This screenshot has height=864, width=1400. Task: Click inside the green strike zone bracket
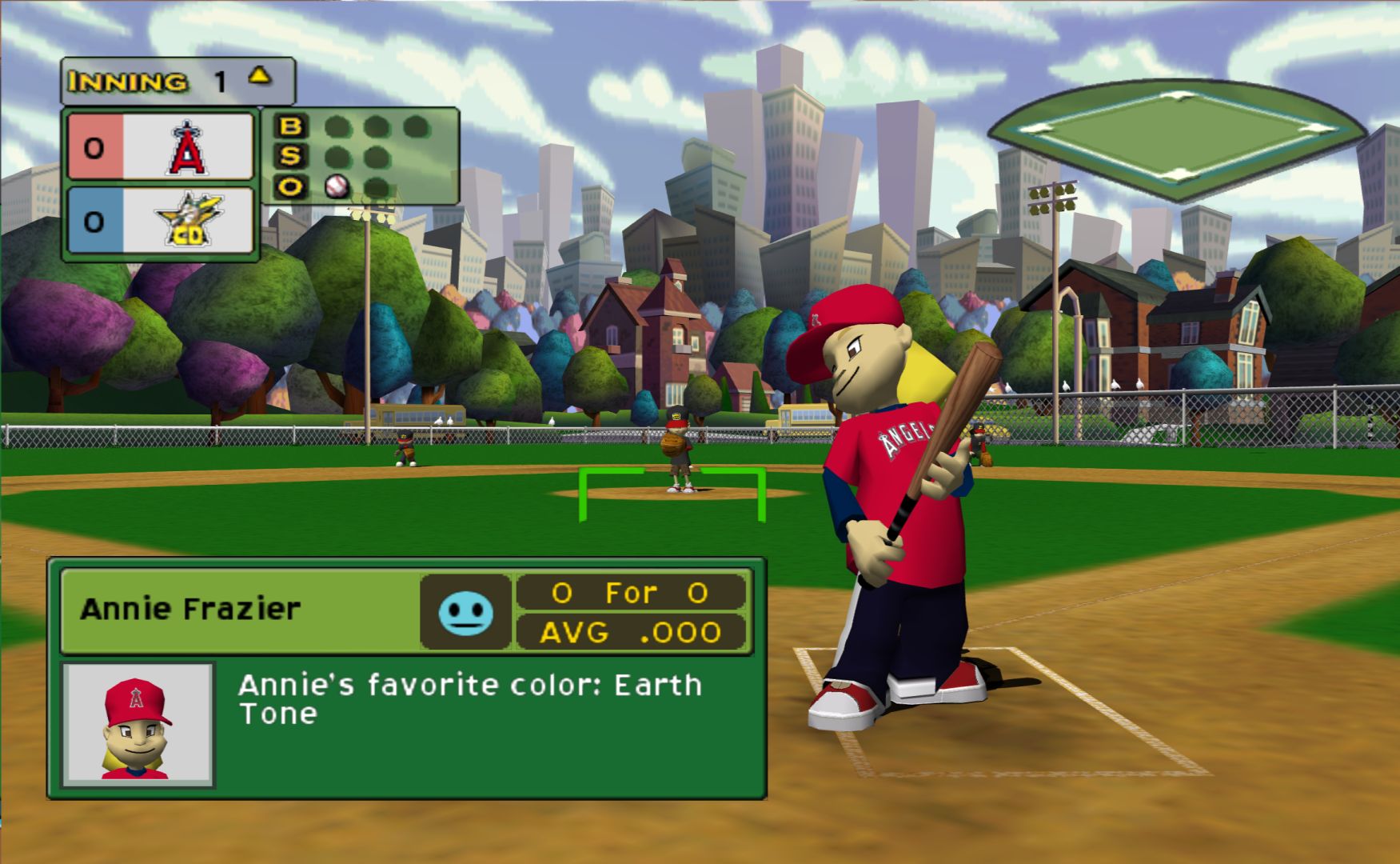pos(672,495)
